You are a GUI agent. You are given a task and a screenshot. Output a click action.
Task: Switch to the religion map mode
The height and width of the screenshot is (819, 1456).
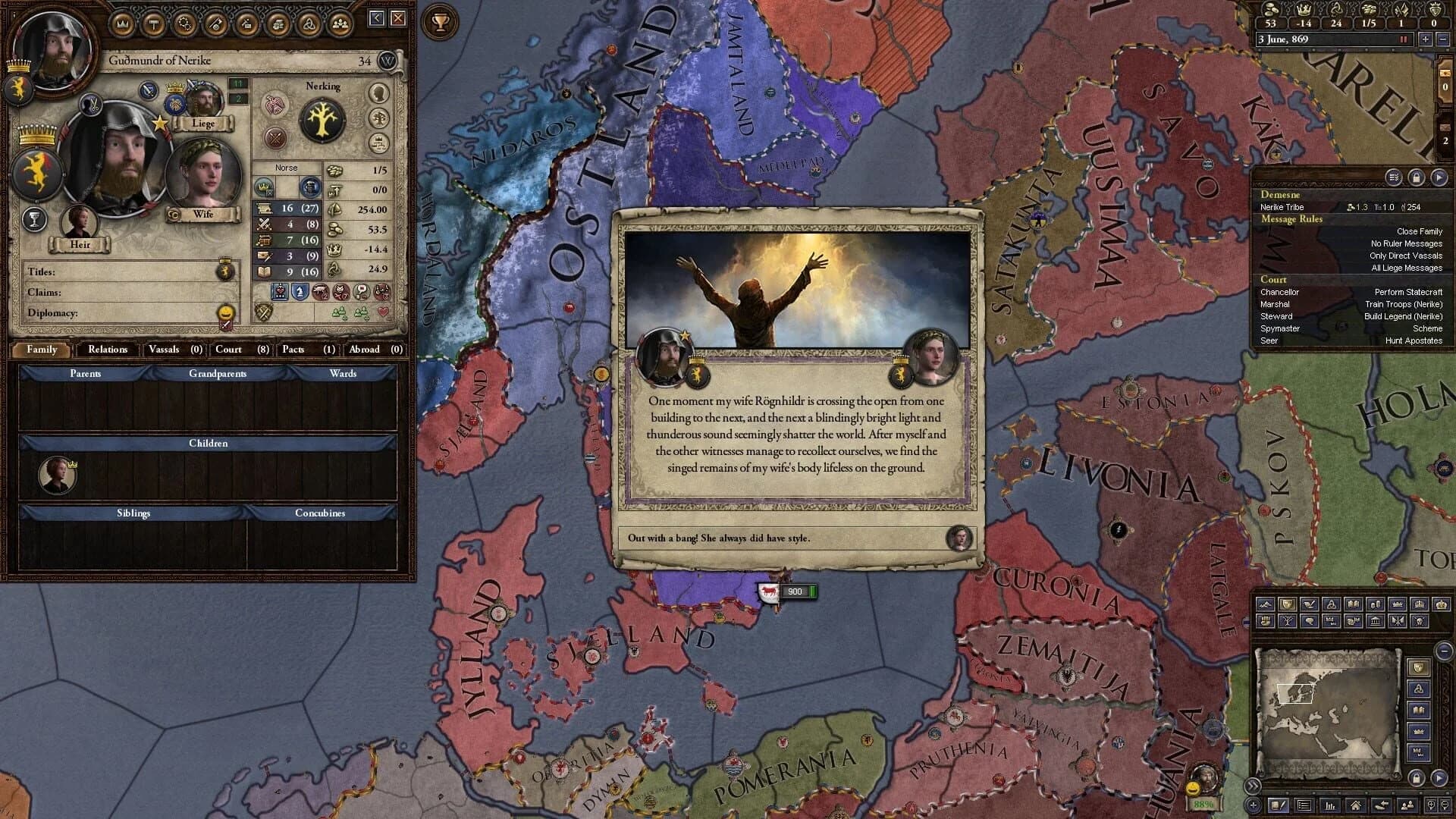click(x=1332, y=604)
